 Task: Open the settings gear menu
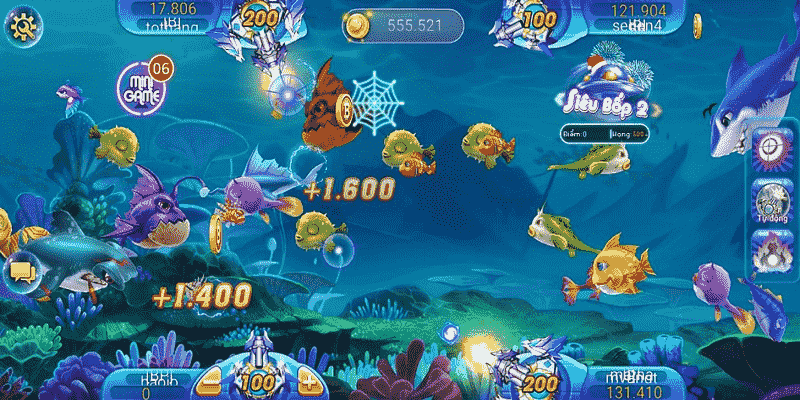[x=21, y=26]
